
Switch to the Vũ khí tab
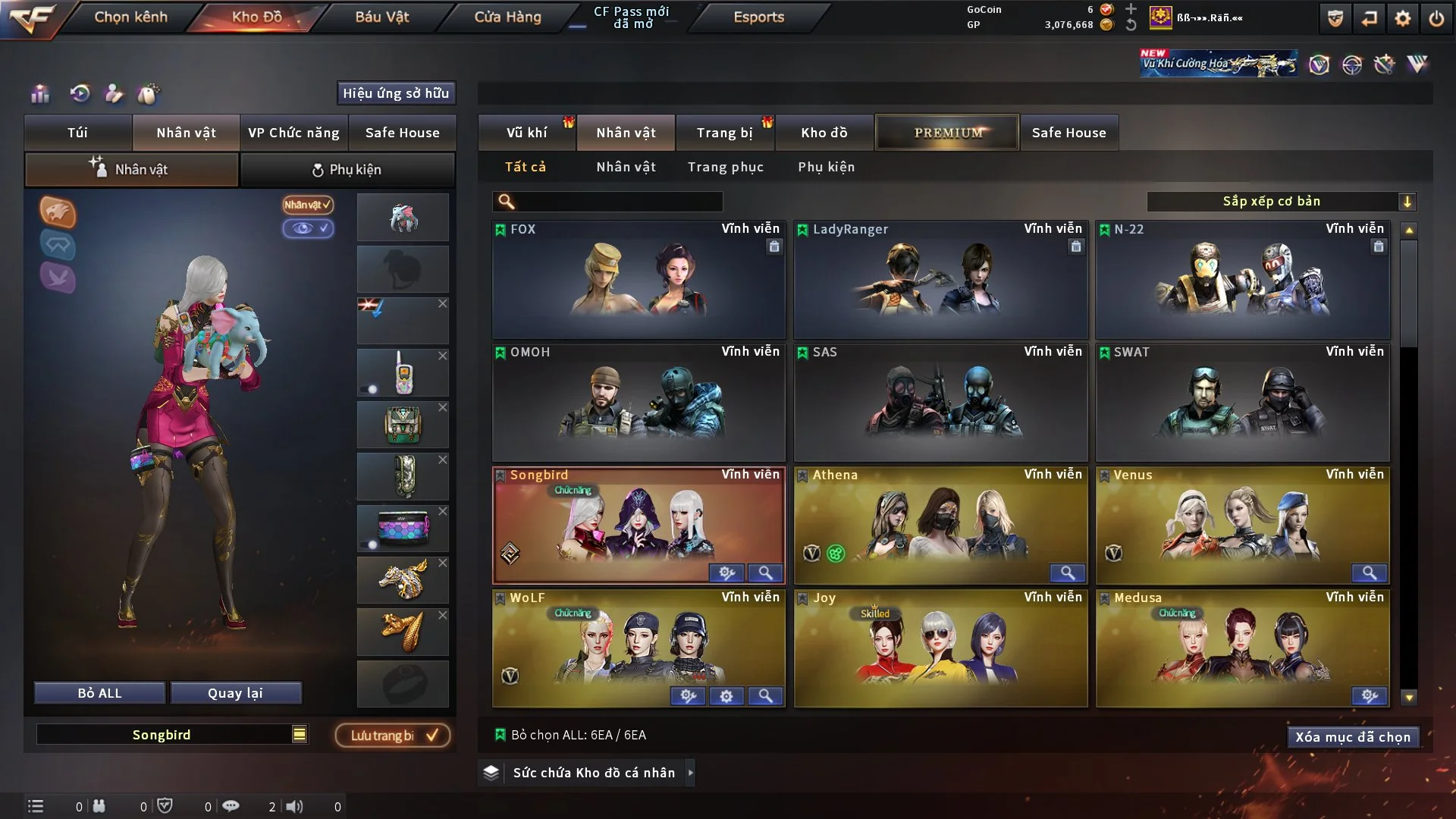[526, 133]
